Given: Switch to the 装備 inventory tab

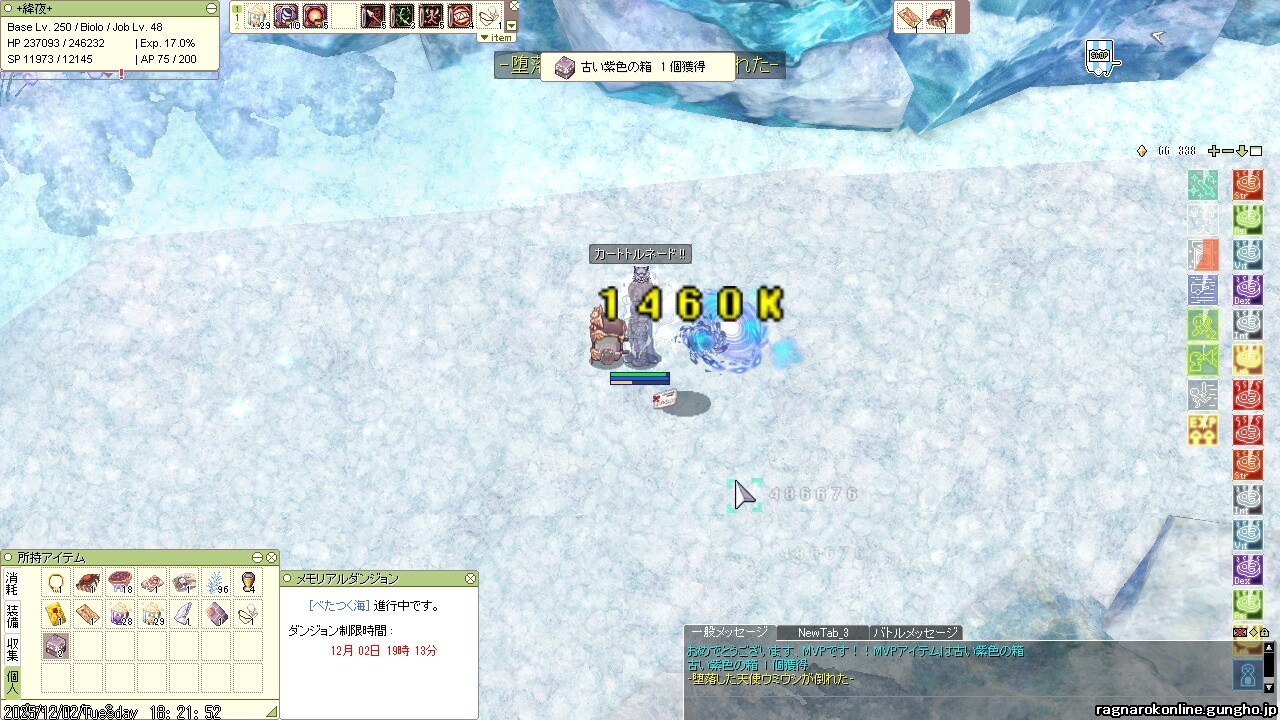Looking at the screenshot, I should click(x=12, y=615).
